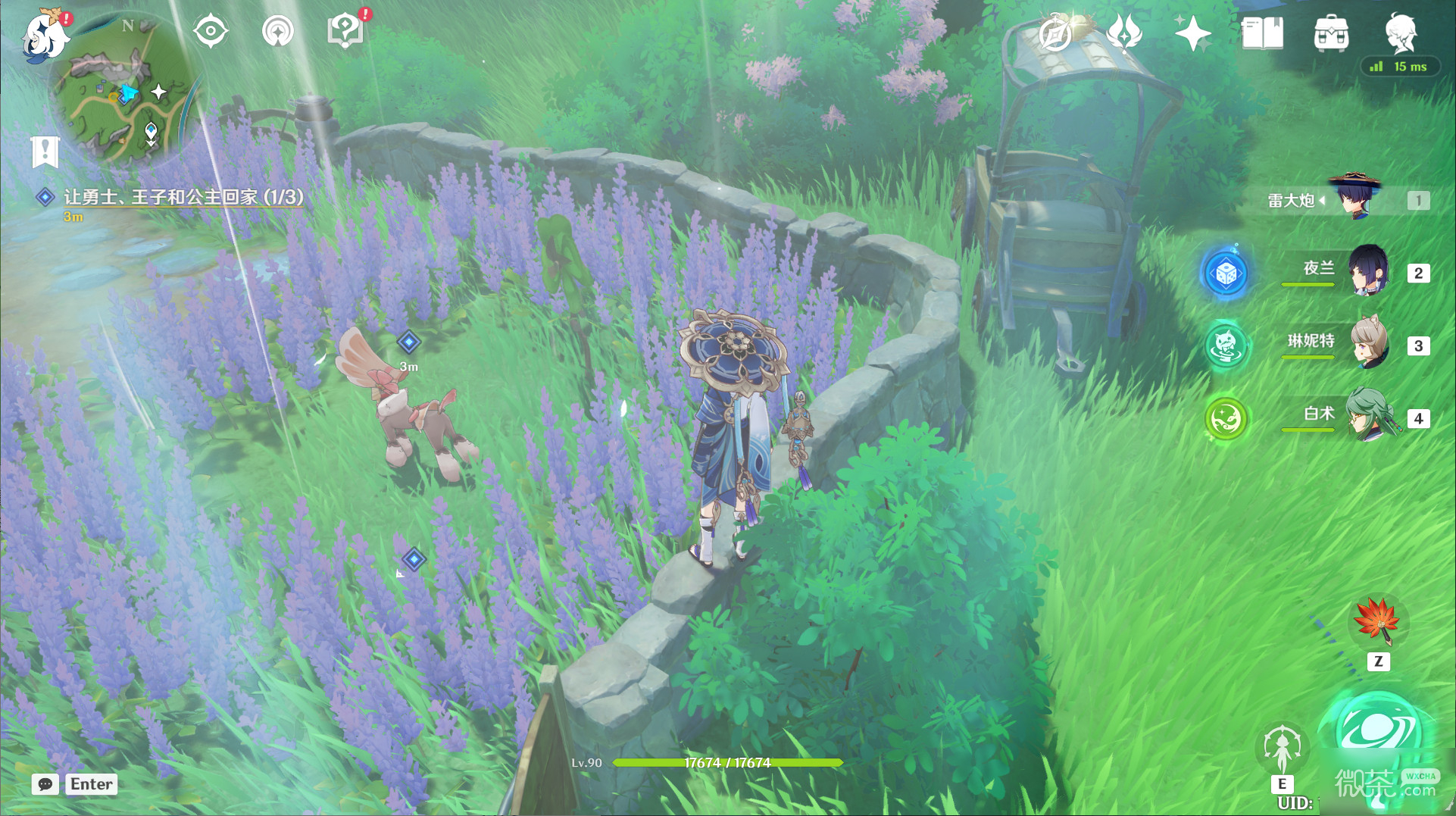Screen dimensions: 1456x816
Task: Open the Battle Pass flame icon
Action: click(x=1124, y=33)
